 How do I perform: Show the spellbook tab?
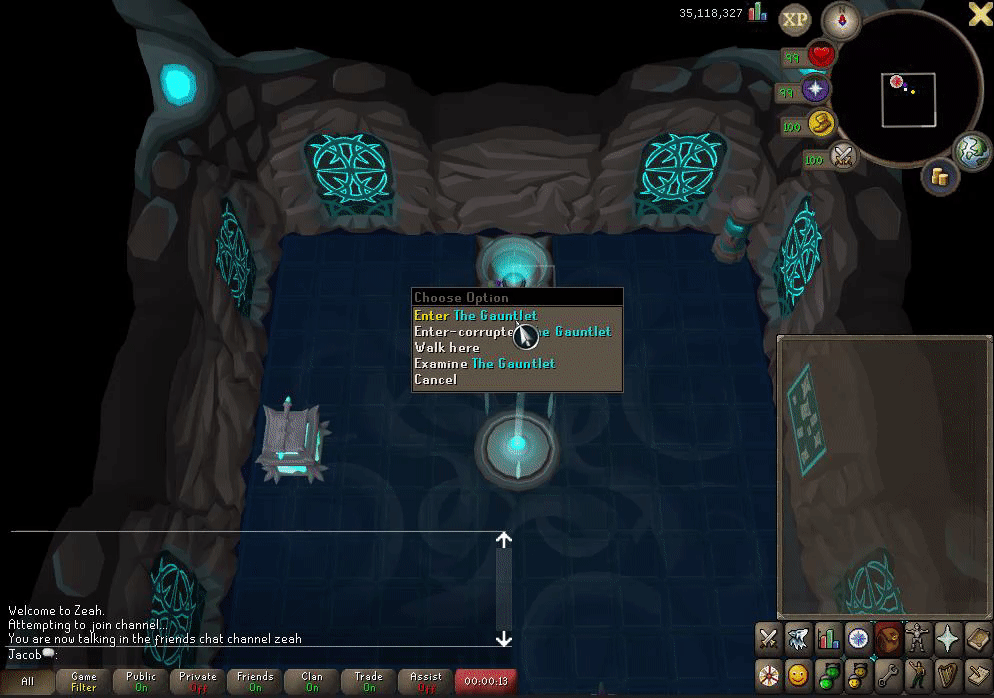(x=976, y=637)
